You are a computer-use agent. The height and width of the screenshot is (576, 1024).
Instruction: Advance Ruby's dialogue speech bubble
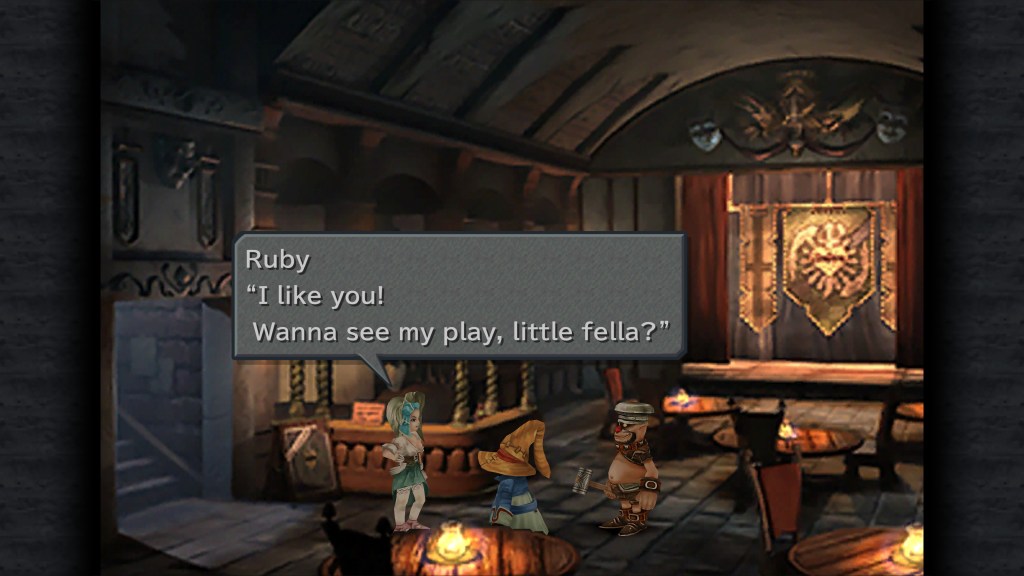click(459, 296)
